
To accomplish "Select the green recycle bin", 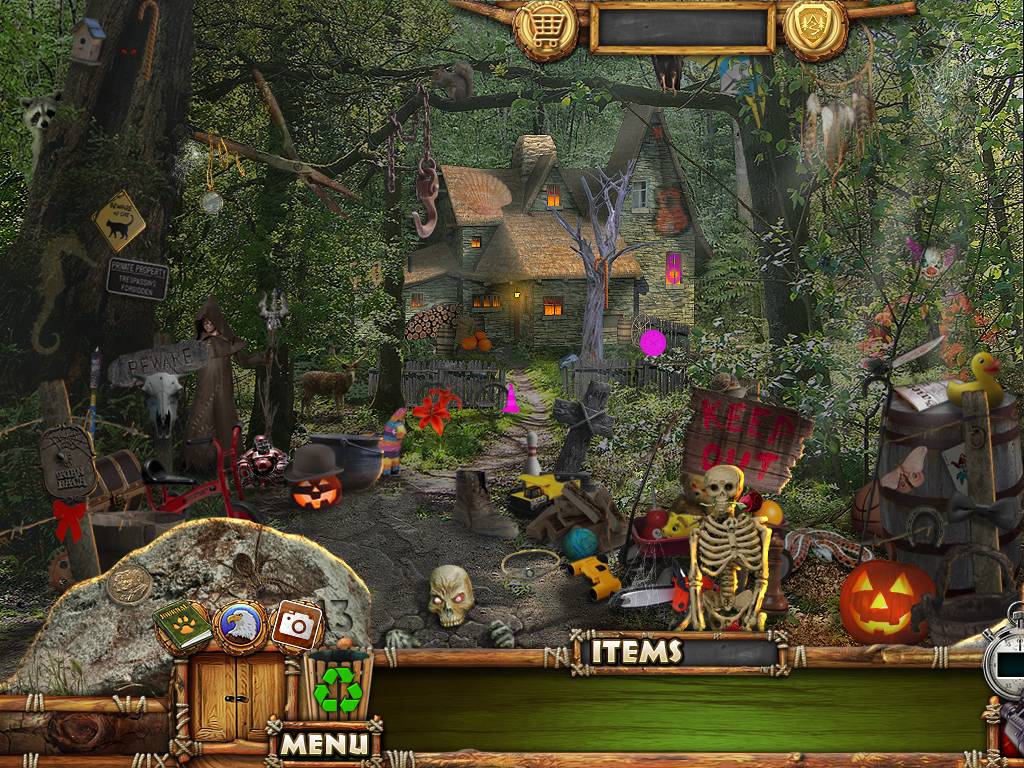I will click(x=337, y=687).
